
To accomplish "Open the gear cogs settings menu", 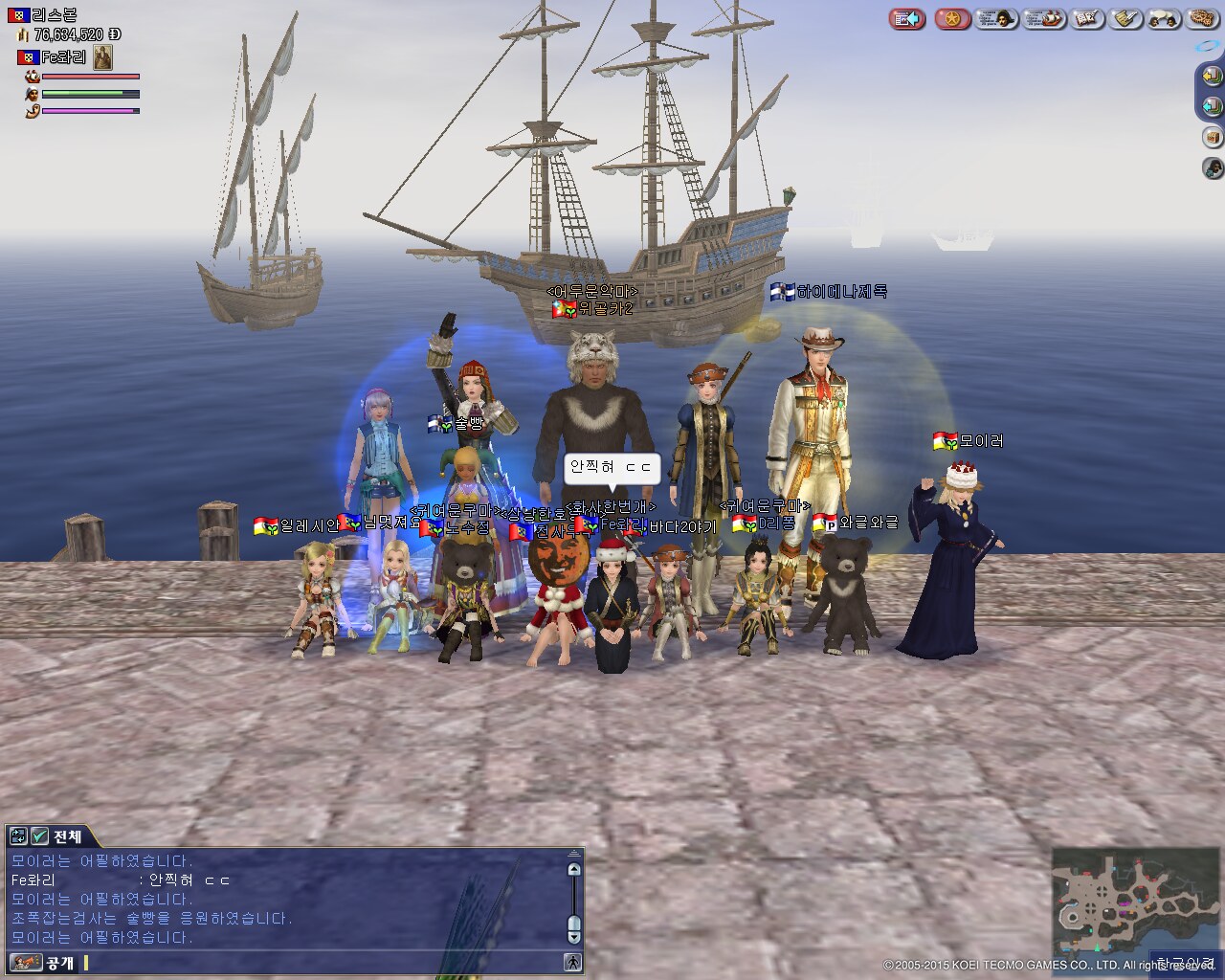I will point(1199,18).
